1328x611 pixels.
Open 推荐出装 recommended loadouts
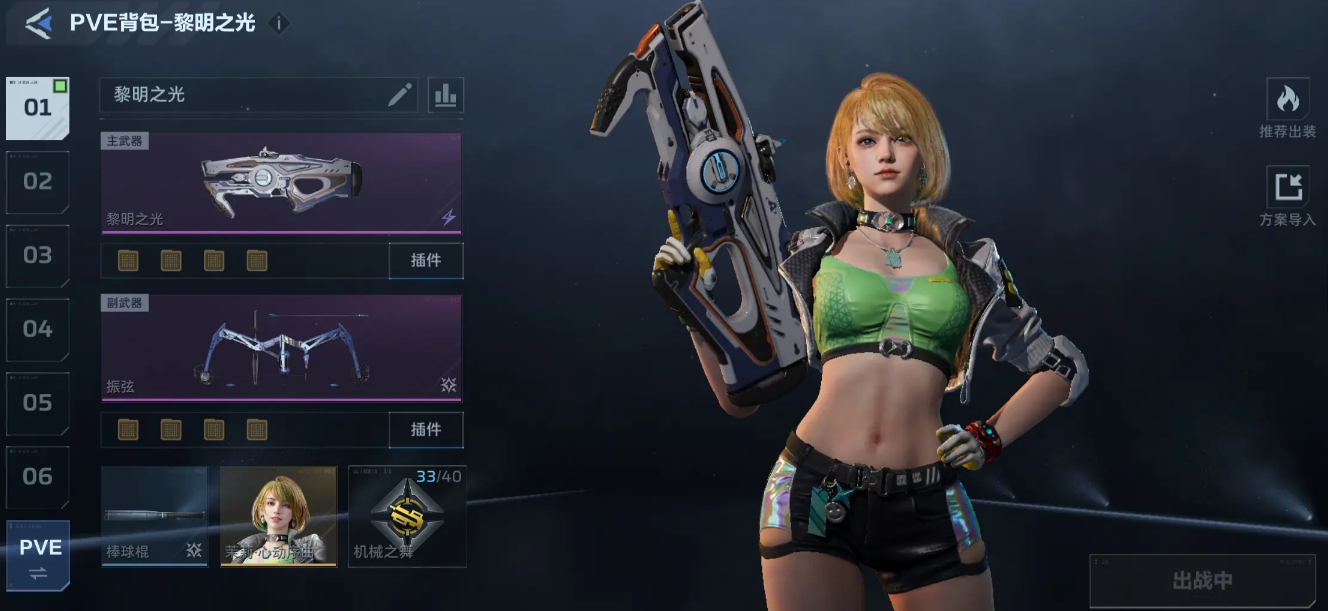tap(1287, 108)
